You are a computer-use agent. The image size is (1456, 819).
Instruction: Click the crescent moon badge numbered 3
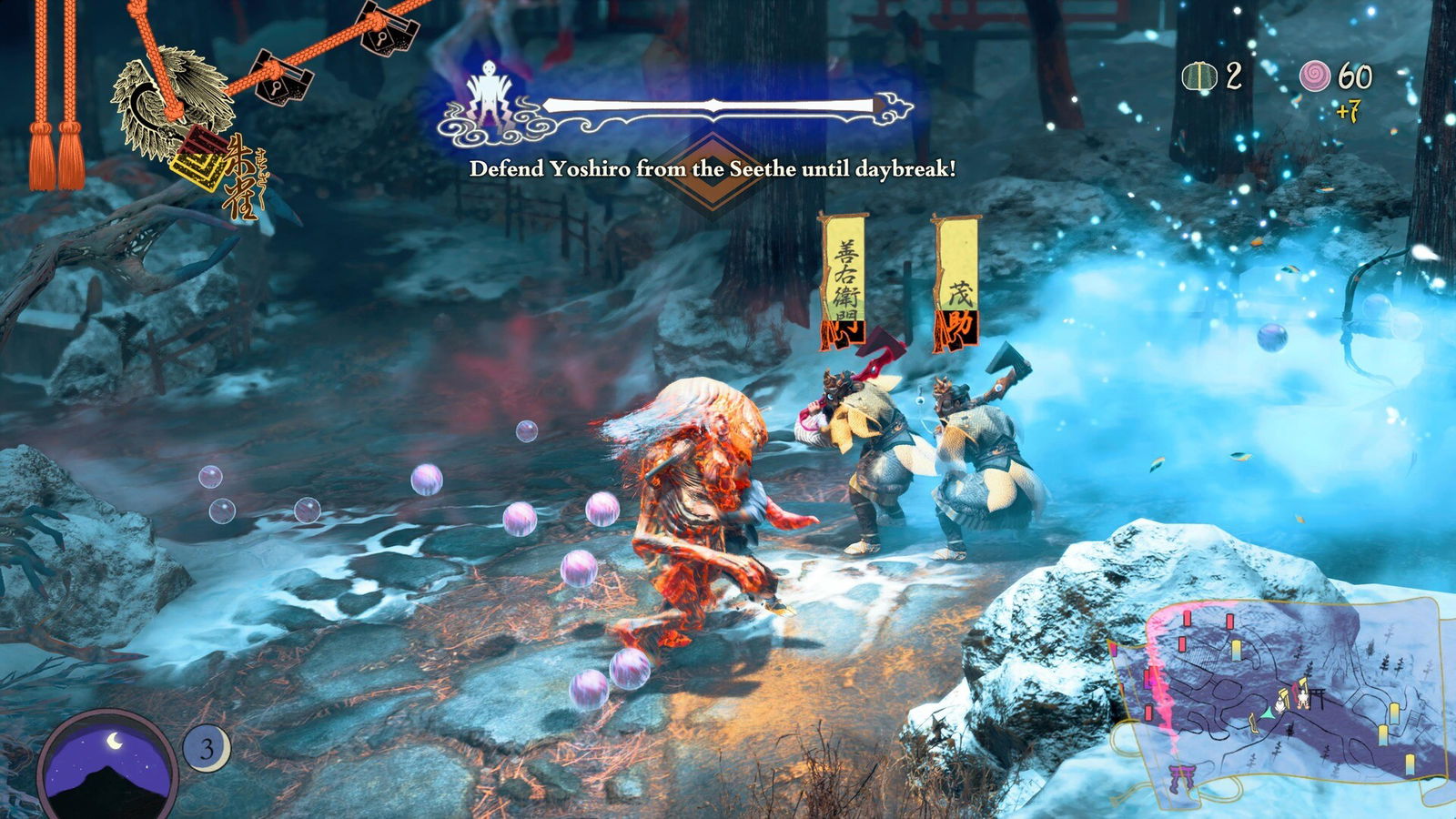(x=207, y=749)
